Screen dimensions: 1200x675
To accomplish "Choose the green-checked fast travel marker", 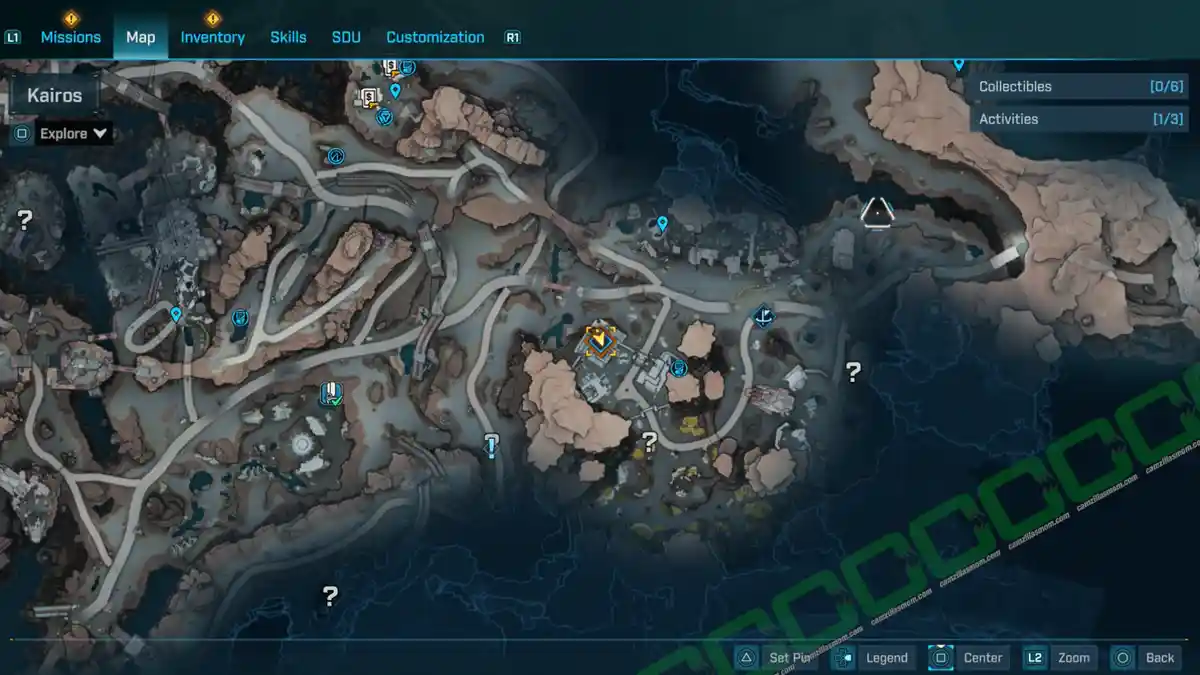I will pyautogui.click(x=329, y=394).
